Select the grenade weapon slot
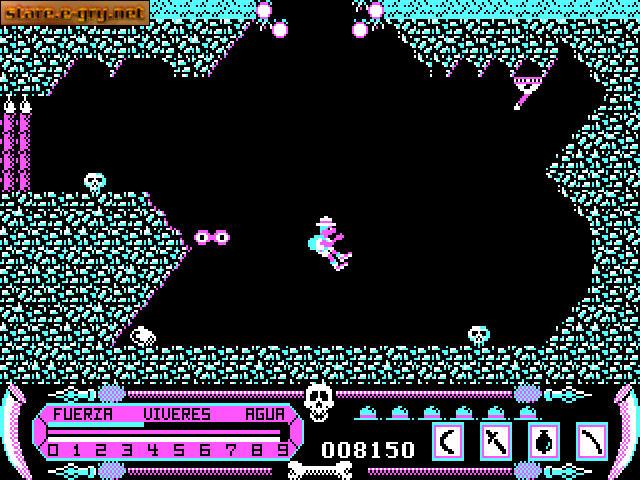This screenshot has width=640, height=480. pyautogui.click(x=544, y=441)
